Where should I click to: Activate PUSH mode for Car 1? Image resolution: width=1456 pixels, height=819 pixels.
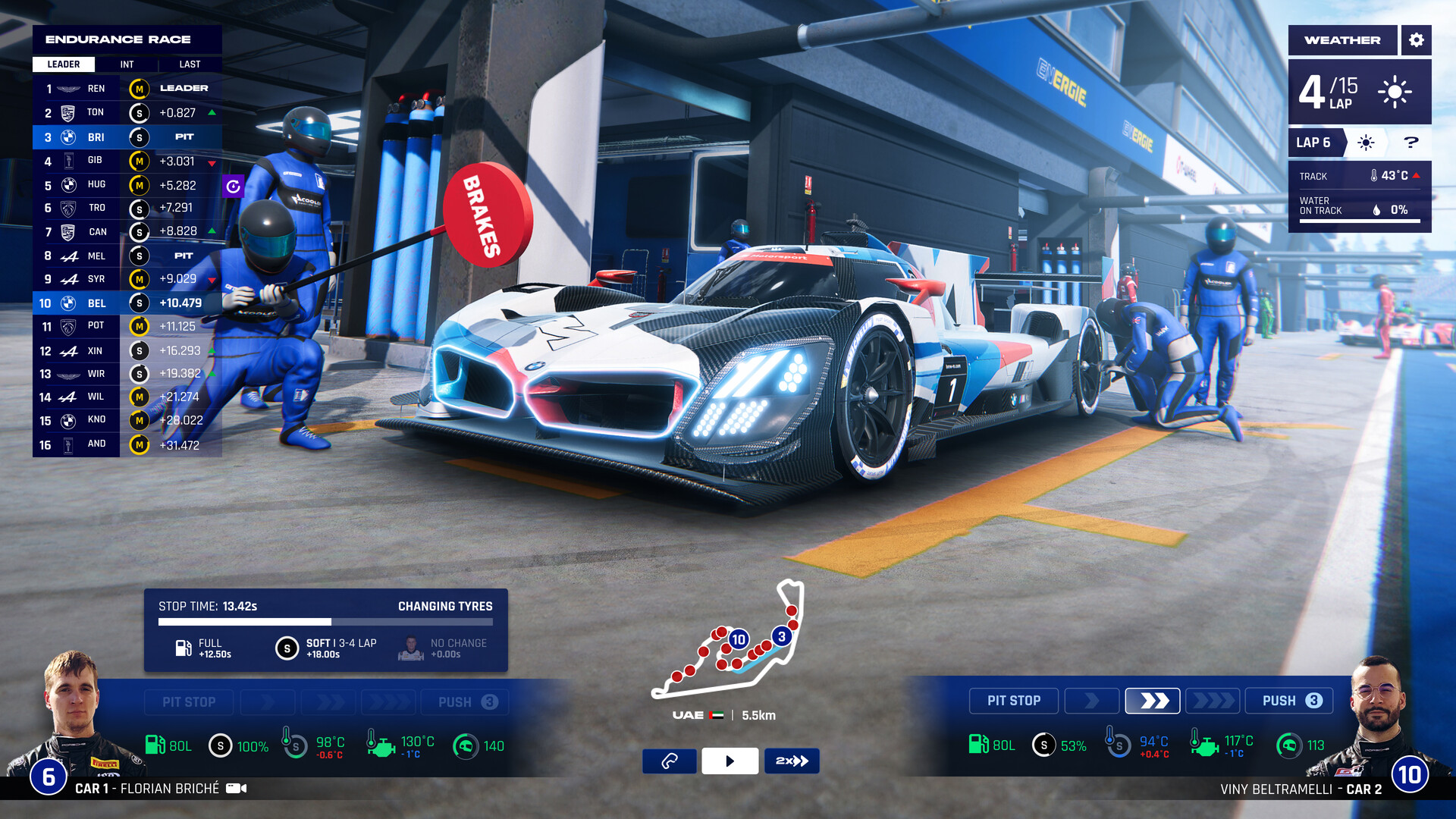[463, 701]
